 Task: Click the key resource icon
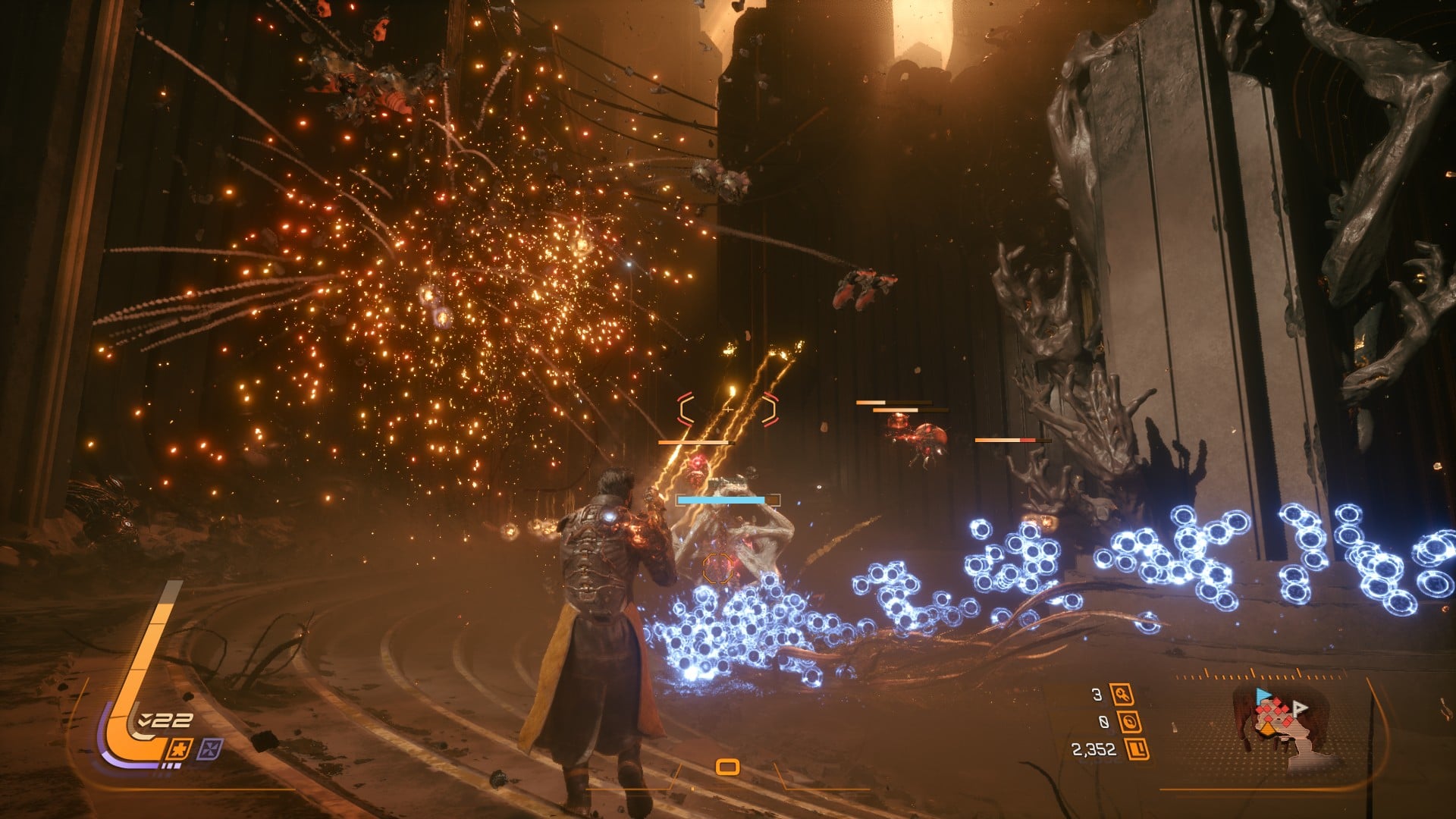pyautogui.click(x=1121, y=695)
